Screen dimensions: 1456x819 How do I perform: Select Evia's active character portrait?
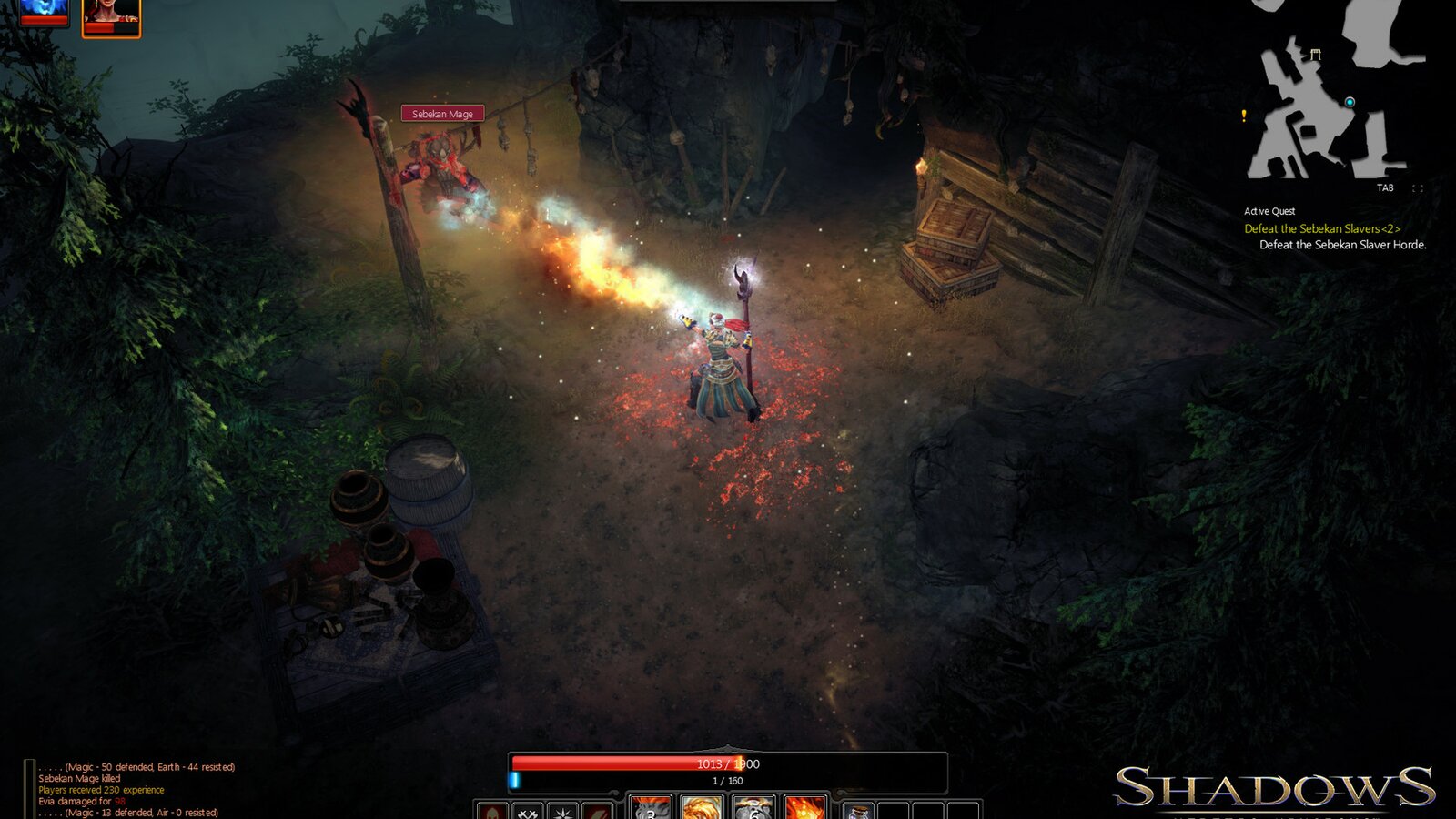(111, 15)
